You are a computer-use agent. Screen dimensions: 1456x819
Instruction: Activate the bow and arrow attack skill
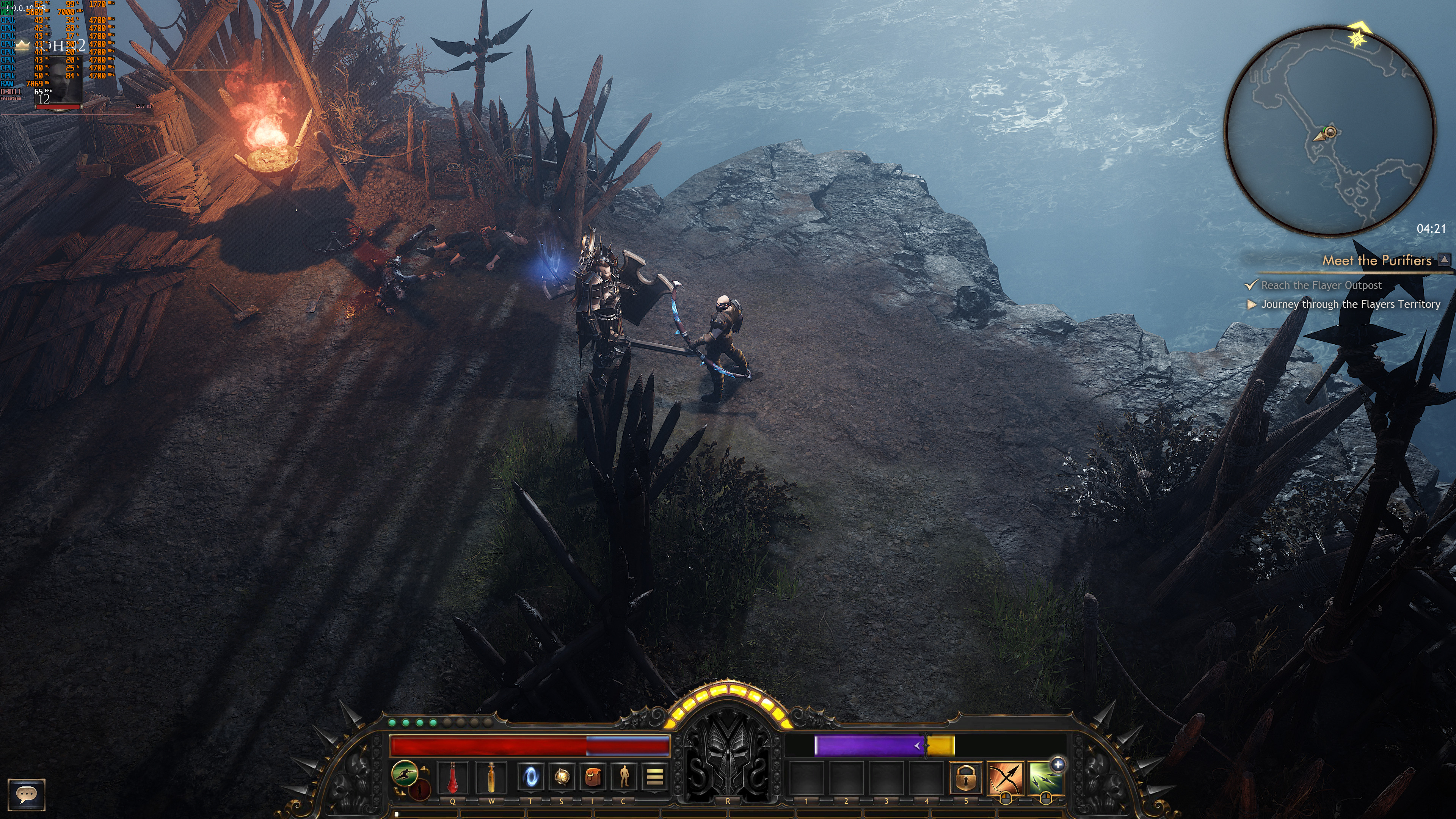pyautogui.click(x=1006, y=778)
